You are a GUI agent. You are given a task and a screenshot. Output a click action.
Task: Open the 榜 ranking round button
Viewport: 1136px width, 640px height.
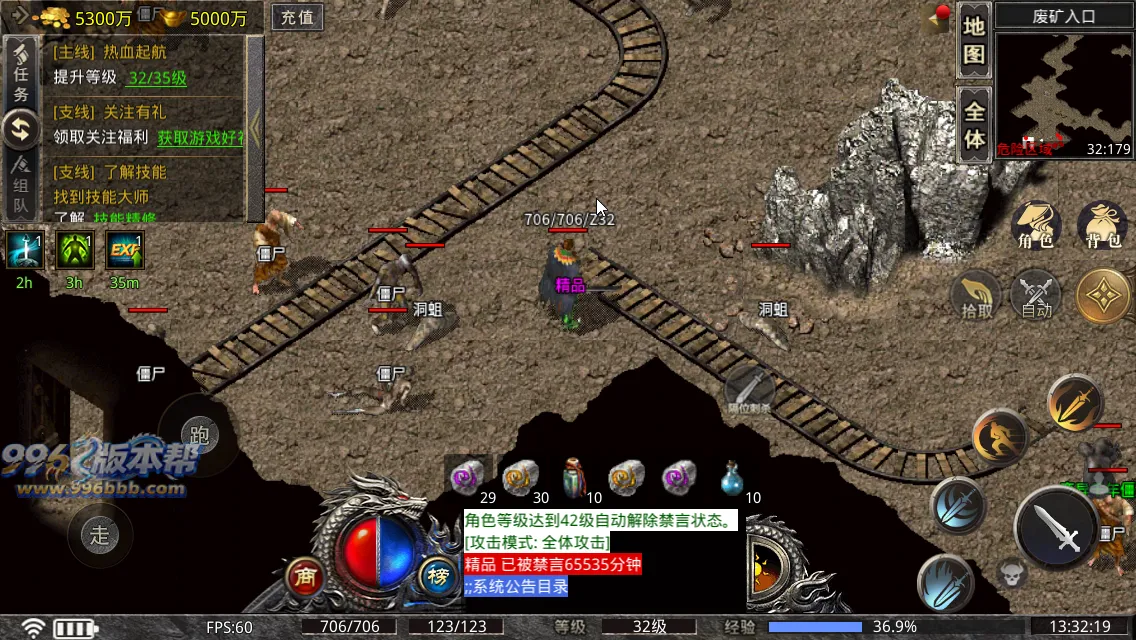438,576
